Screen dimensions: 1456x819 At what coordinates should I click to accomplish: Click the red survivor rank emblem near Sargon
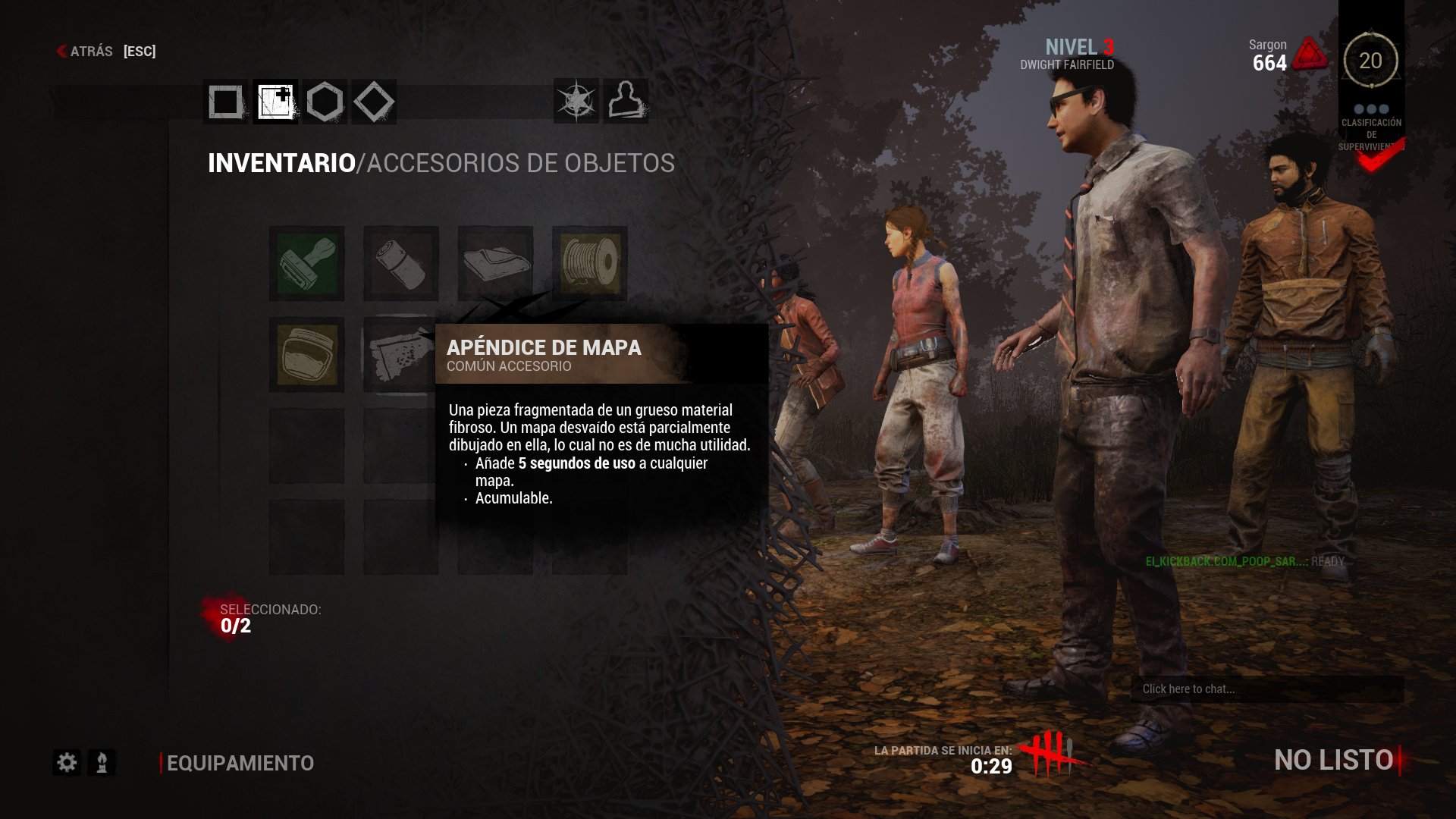[1311, 55]
